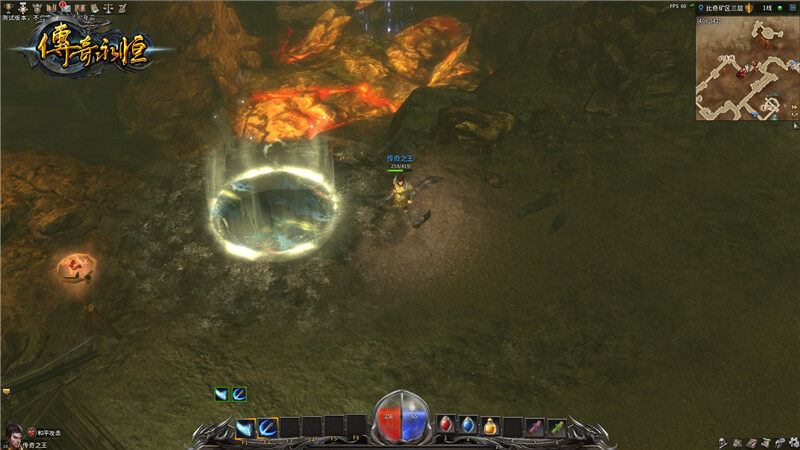Use the yellow potion flask
Image resolution: width=800 pixels, height=450 pixels.
(x=490, y=426)
